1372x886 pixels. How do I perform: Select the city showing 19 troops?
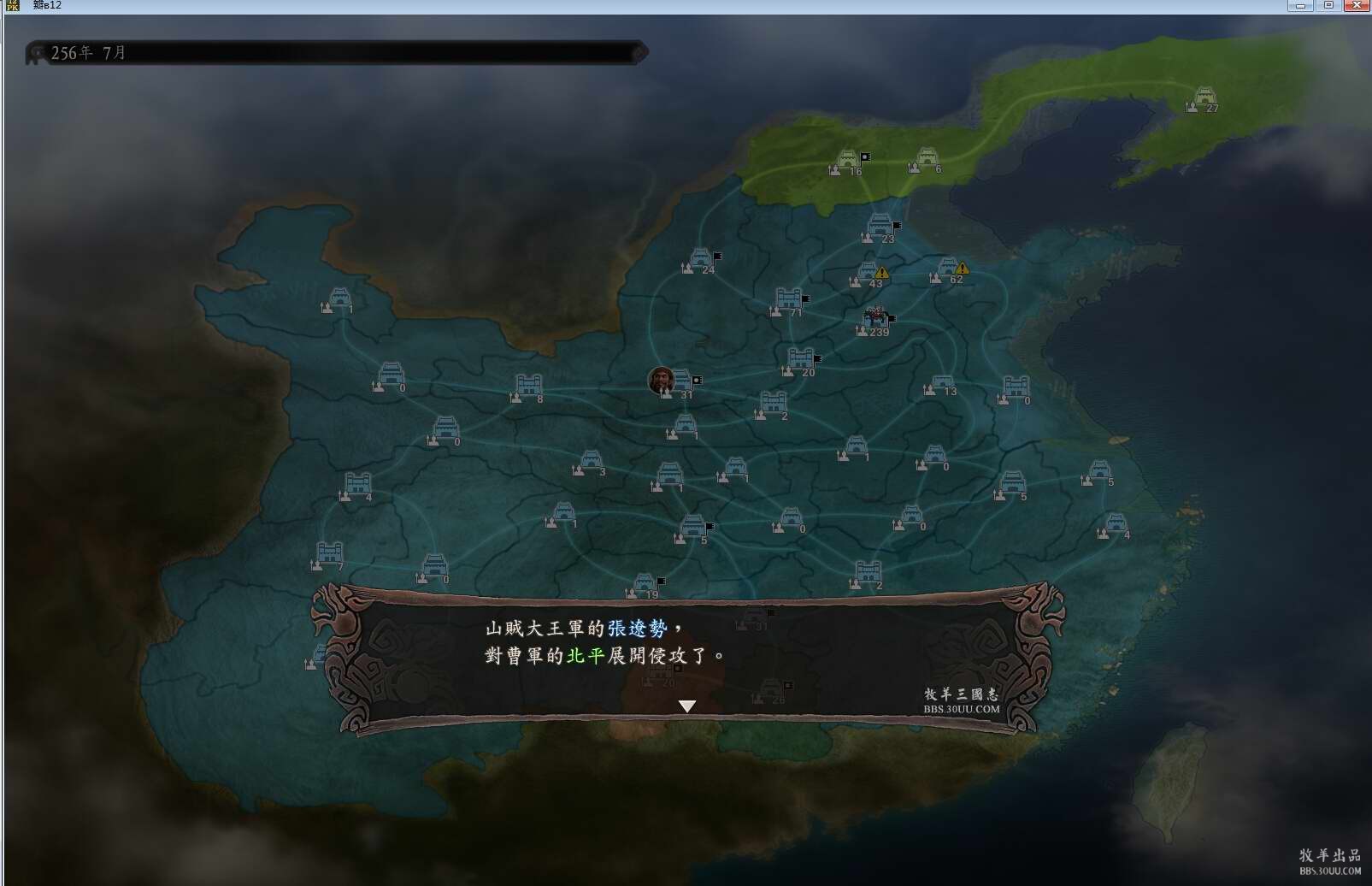click(x=645, y=584)
